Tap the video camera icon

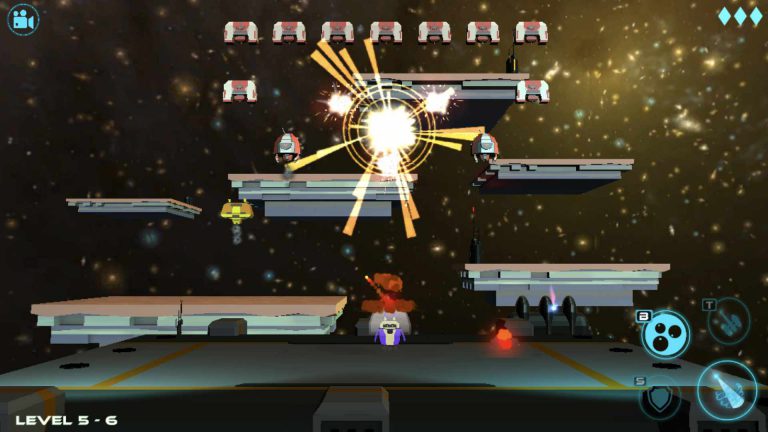[x=23, y=20]
